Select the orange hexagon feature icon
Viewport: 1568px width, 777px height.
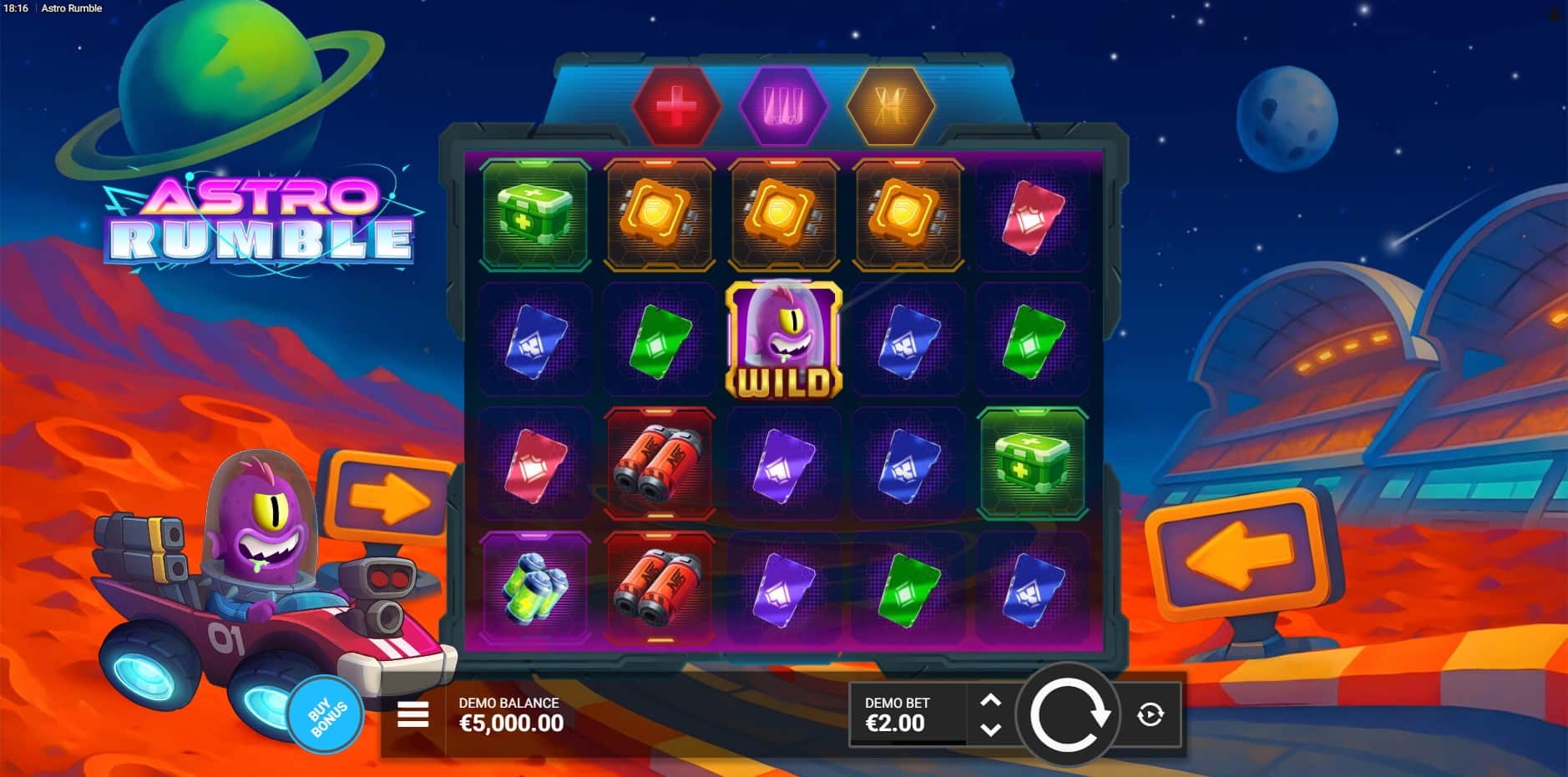click(x=890, y=108)
